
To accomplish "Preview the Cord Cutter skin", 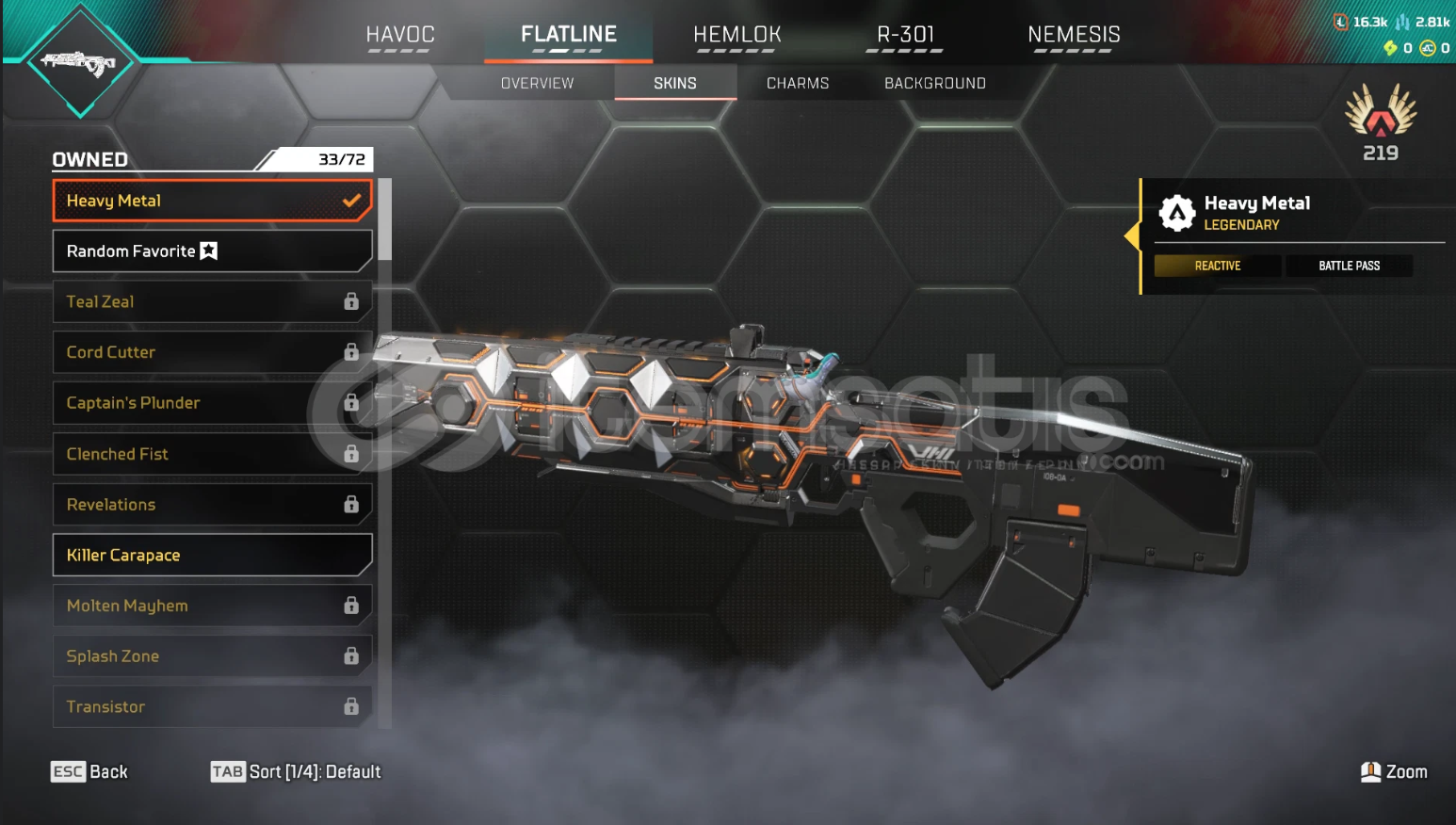I will 212,352.
